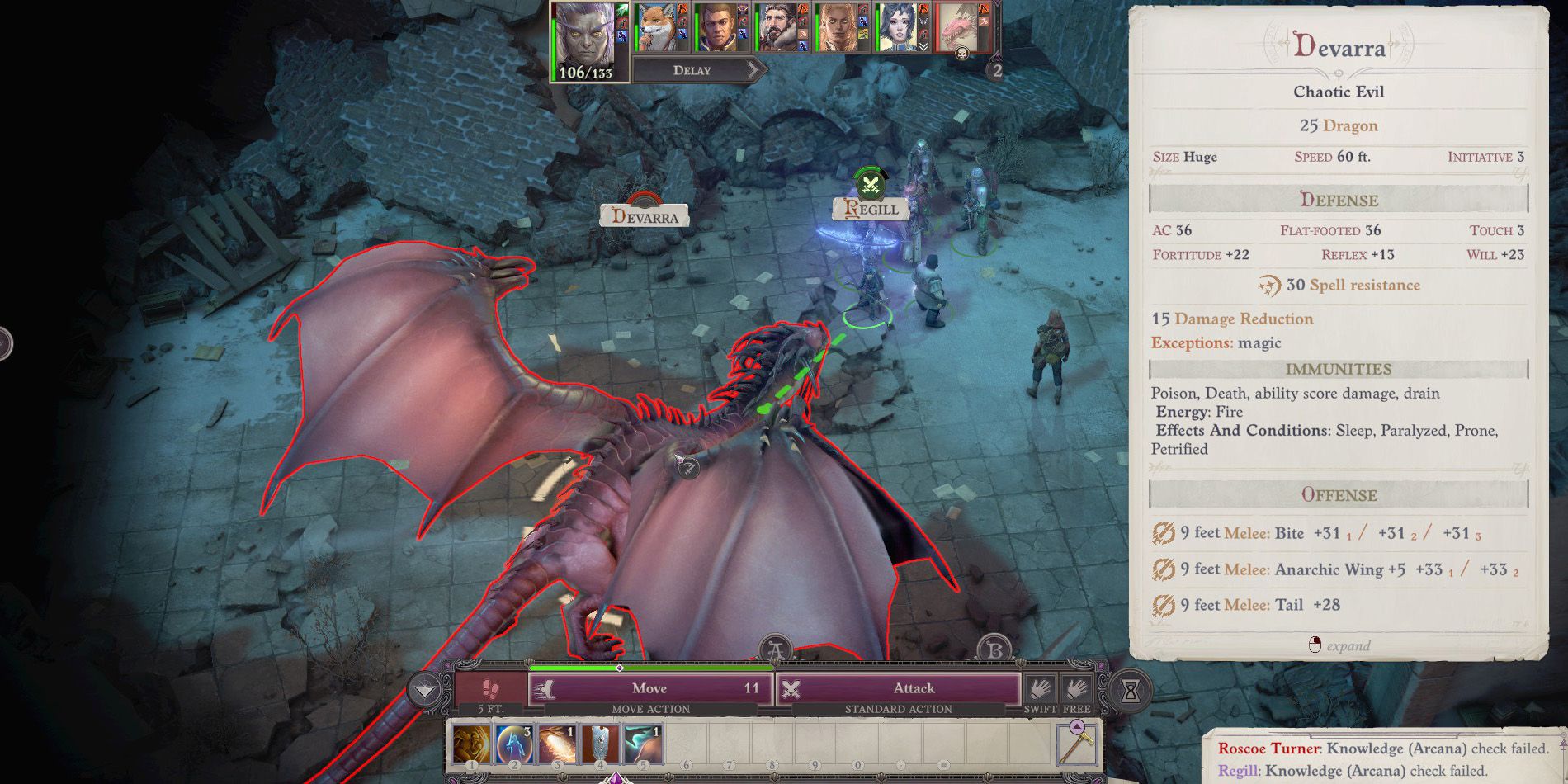Use the golden figure ability in slot 1
The height and width of the screenshot is (784, 1568).
(x=472, y=744)
